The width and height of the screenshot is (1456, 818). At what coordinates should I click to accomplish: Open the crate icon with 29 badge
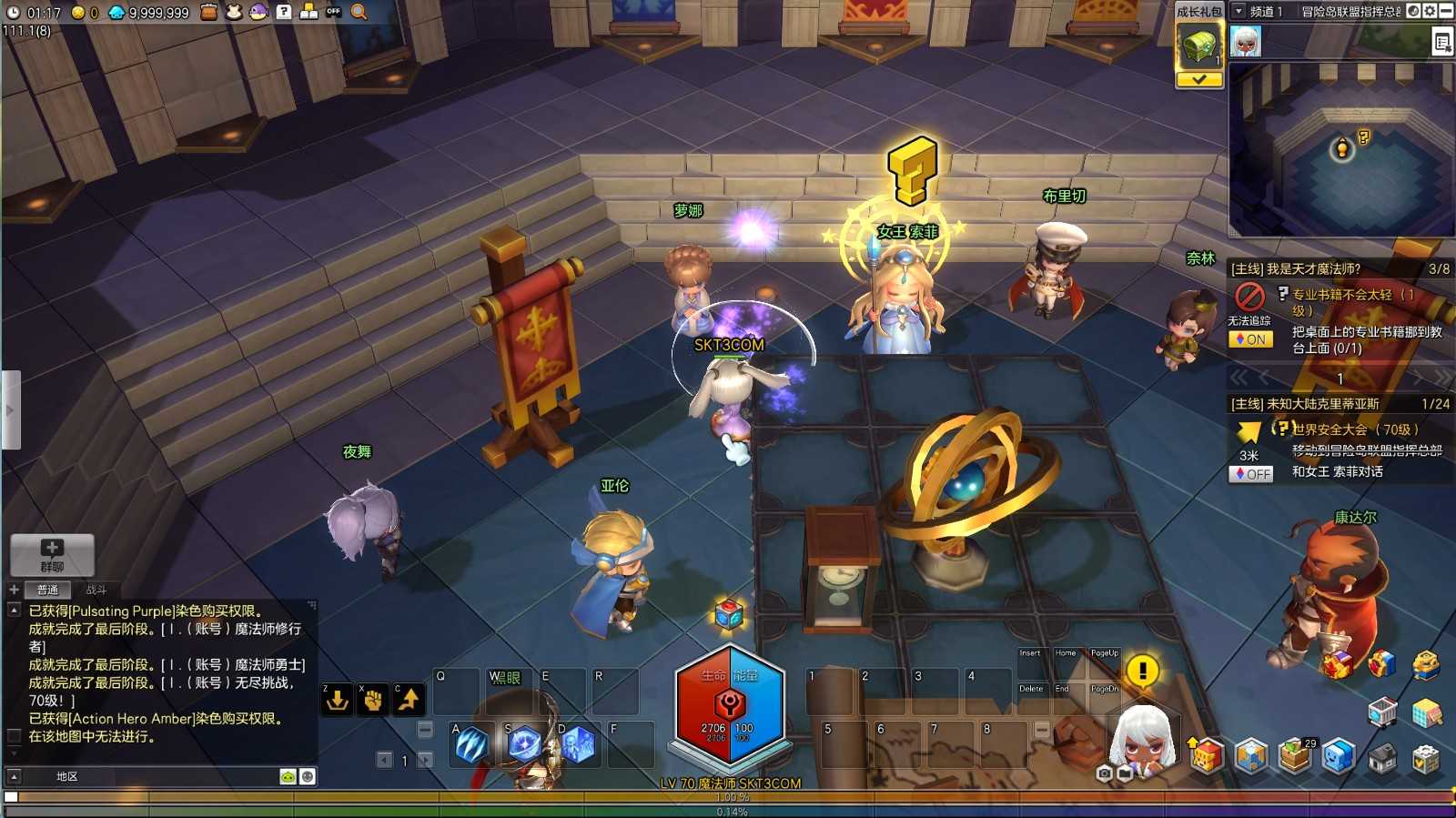pos(1294,755)
